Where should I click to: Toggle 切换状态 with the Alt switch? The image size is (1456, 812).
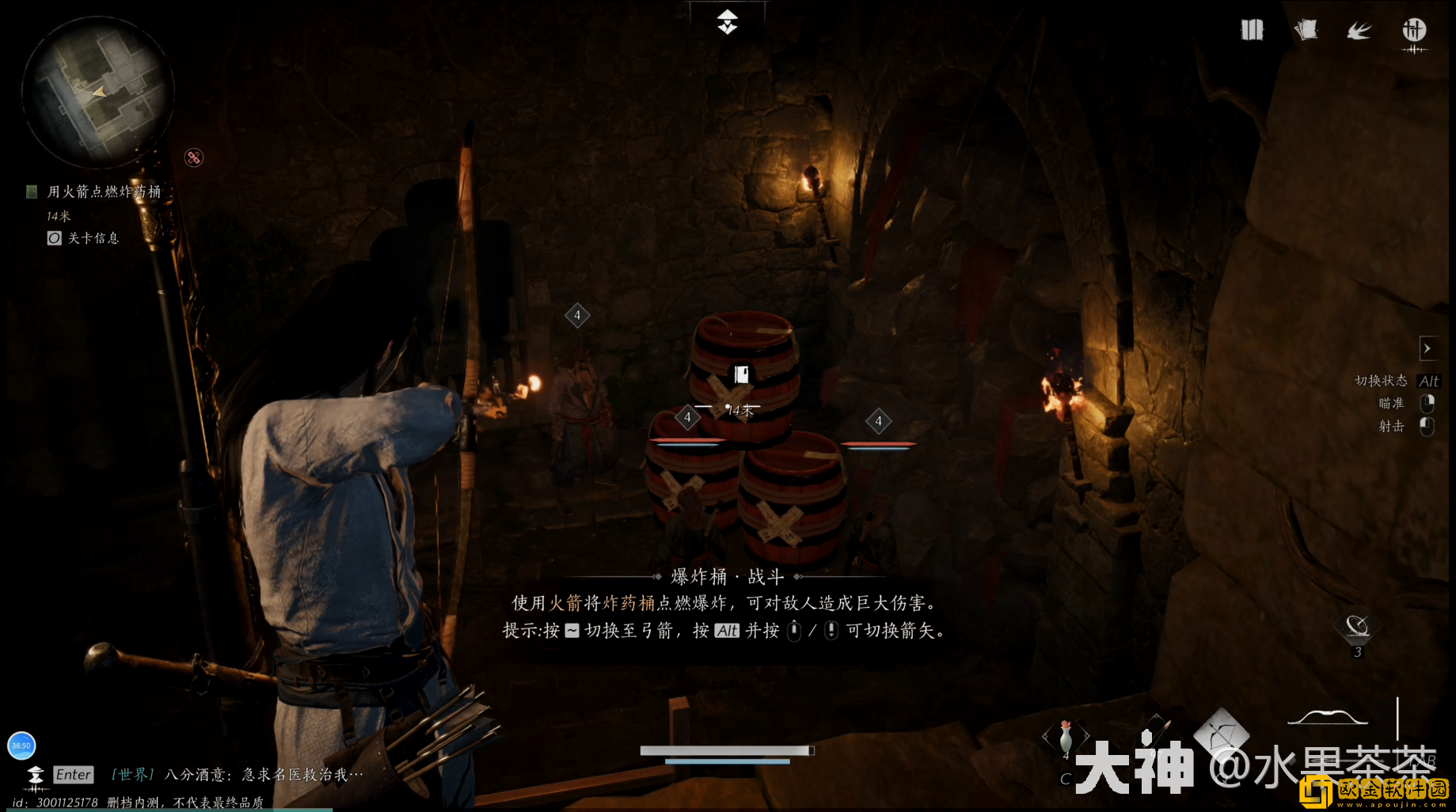1429,381
